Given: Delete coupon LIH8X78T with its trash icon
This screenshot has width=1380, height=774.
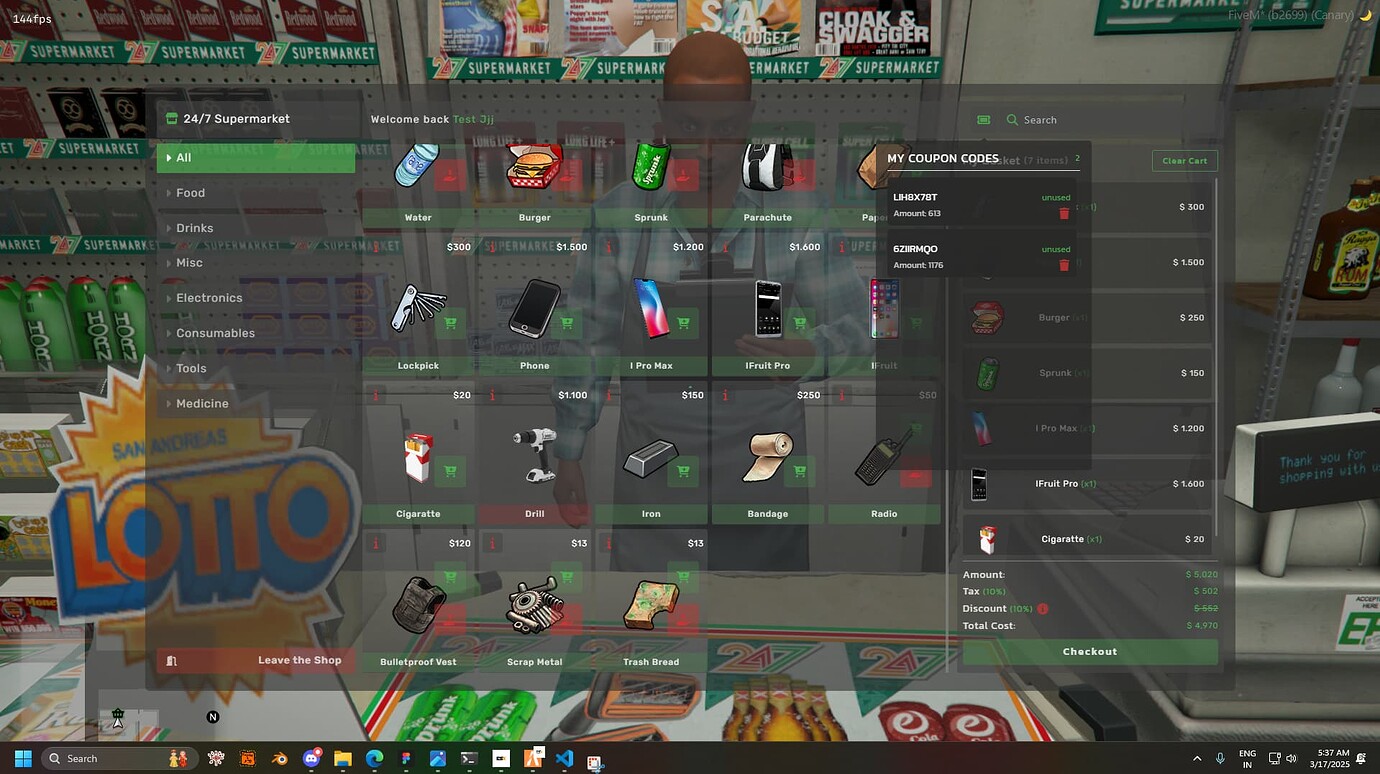Looking at the screenshot, I should tap(1064, 212).
